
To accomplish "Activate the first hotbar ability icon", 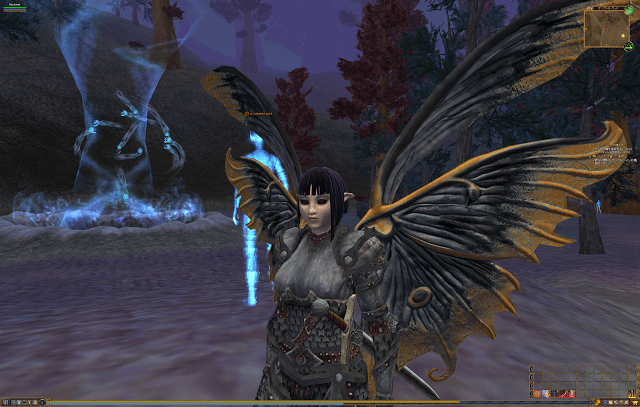I will (x=537, y=394).
